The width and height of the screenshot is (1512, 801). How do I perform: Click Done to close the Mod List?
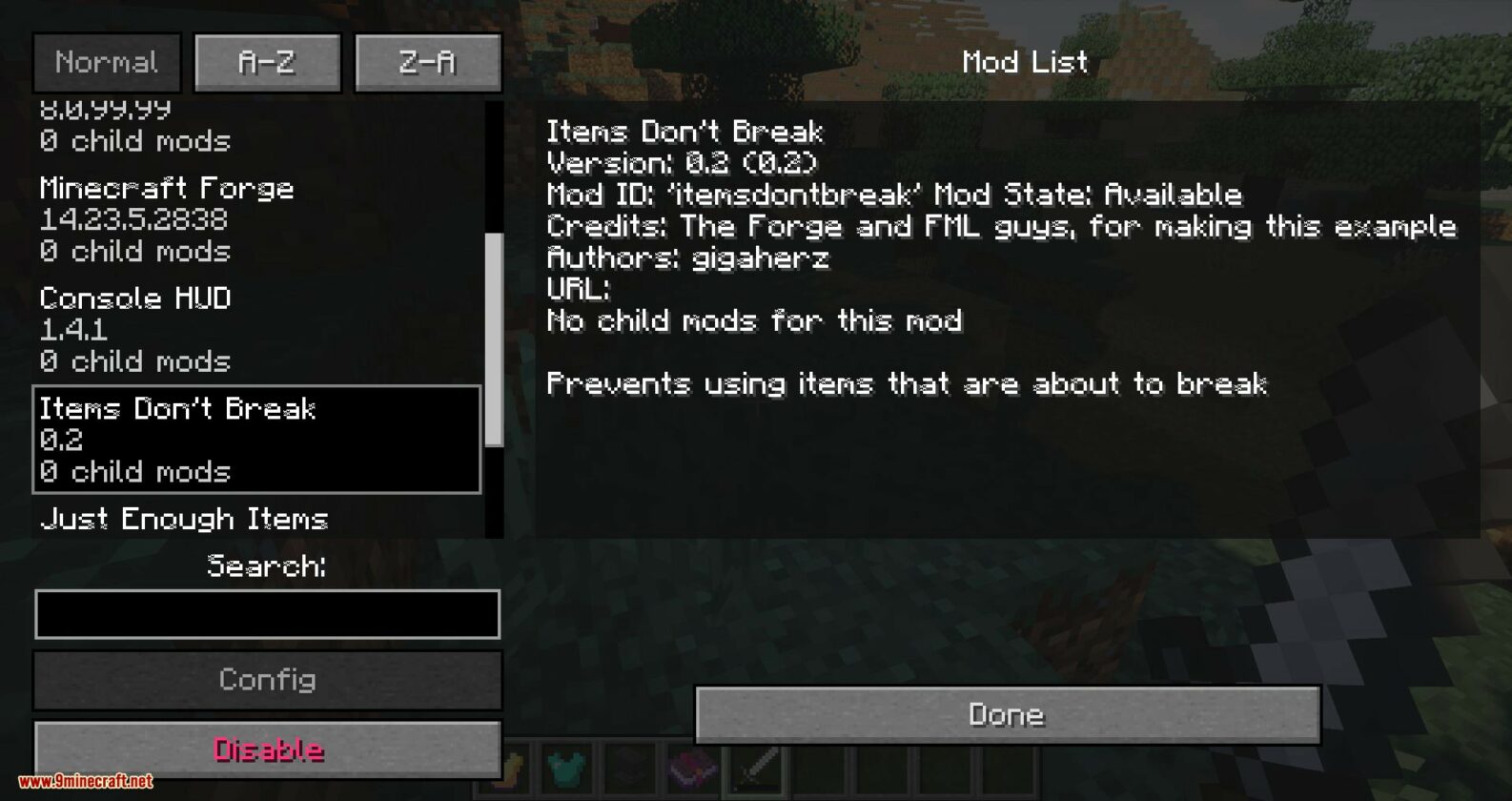point(1006,713)
